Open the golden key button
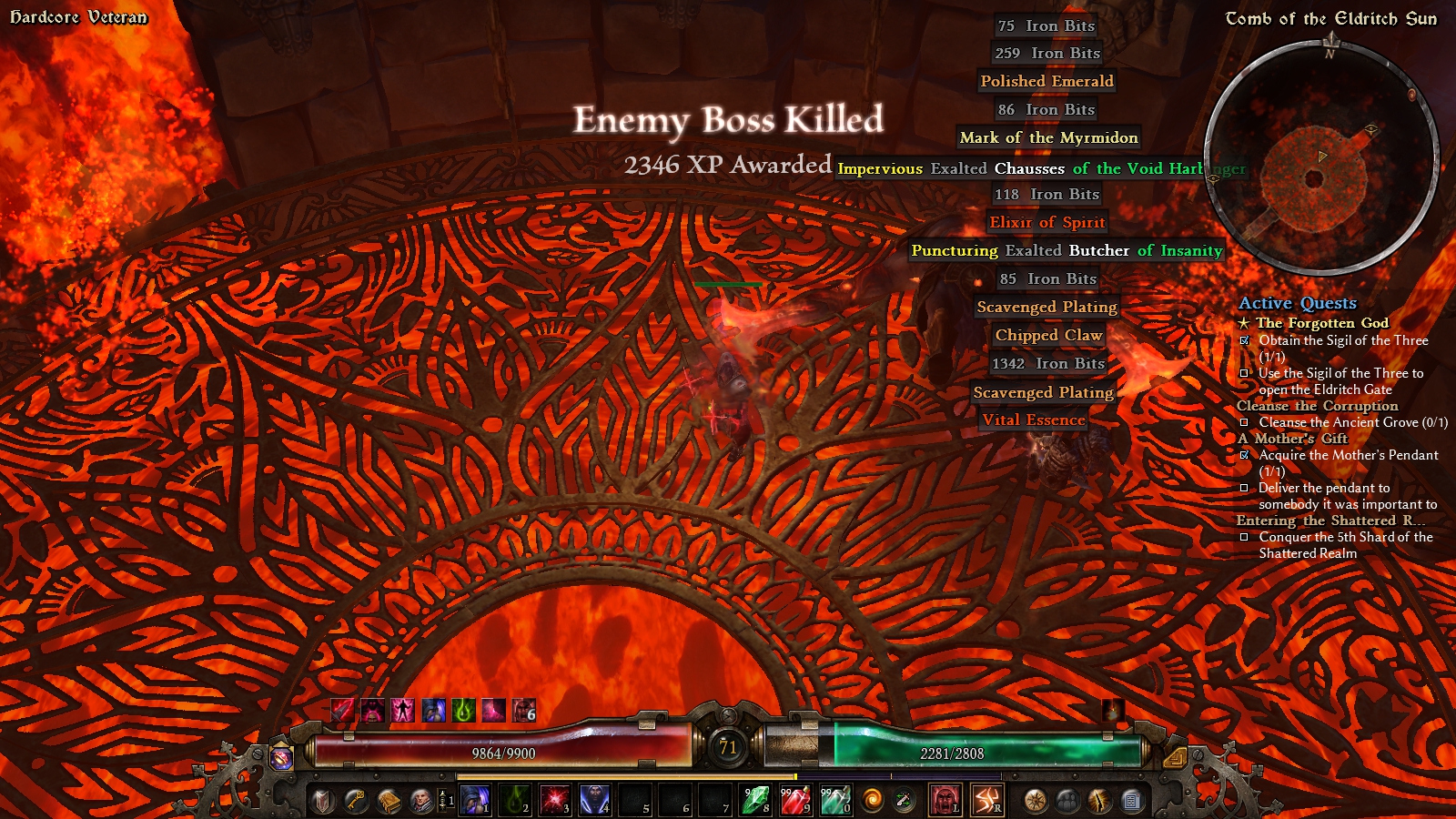Screen dimensions: 1456x819 355,801
